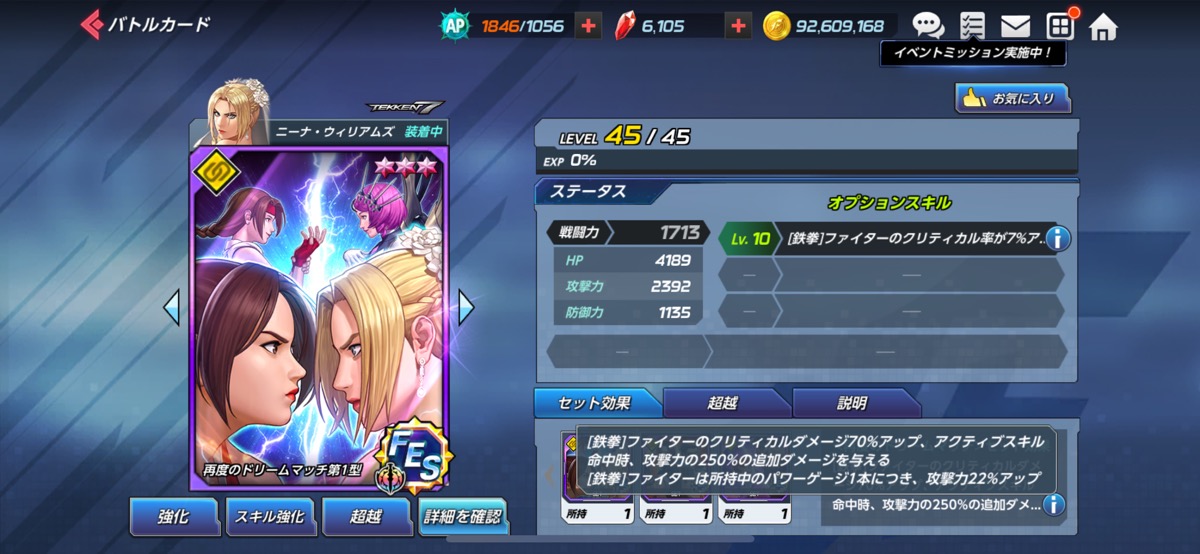This screenshot has width=1200, height=554.
Task: Switch to the 説明 tab
Action: point(853,403)
